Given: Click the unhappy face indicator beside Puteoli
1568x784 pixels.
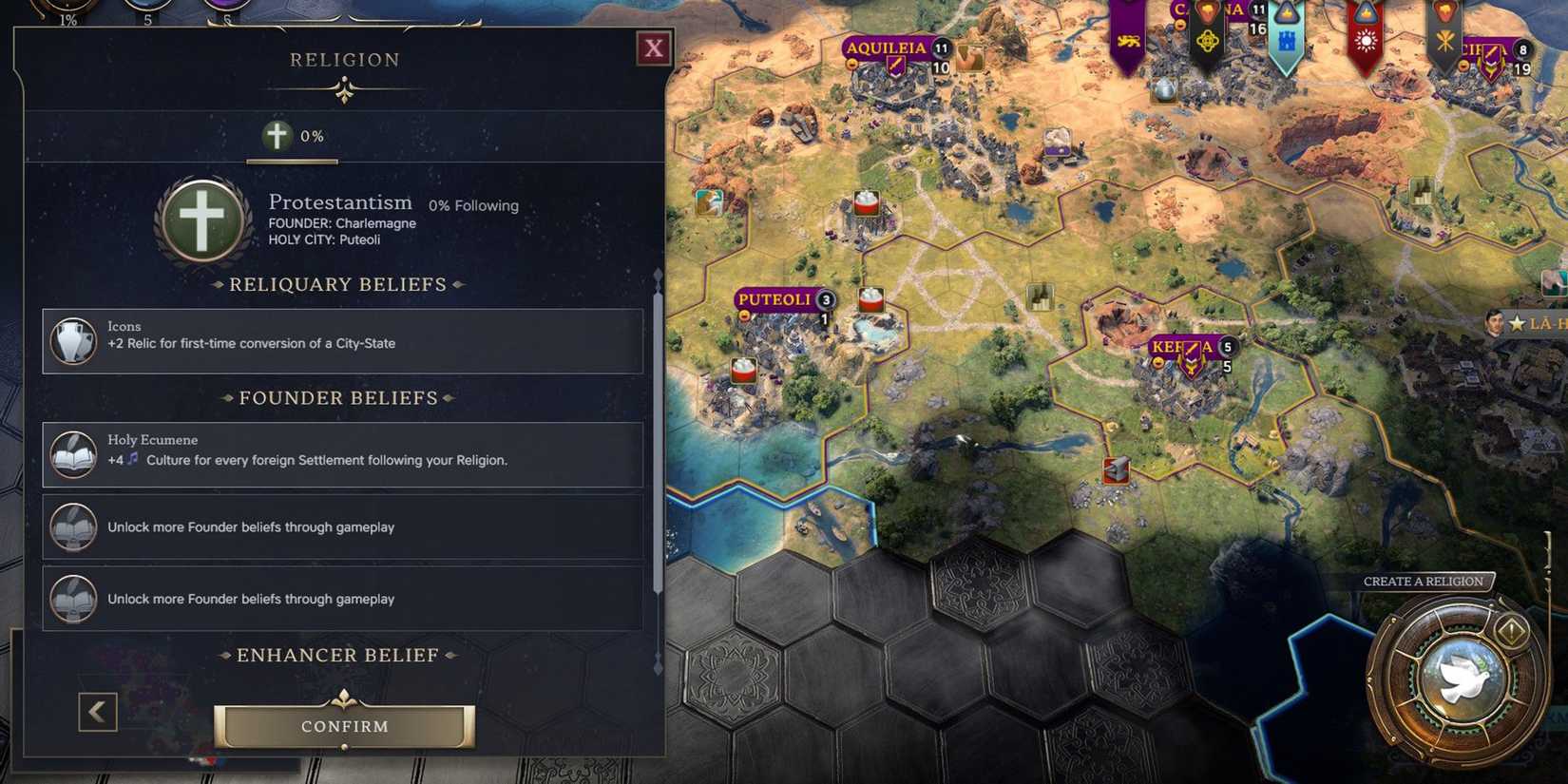Looking at the screenshot, I should pos(745,315).
